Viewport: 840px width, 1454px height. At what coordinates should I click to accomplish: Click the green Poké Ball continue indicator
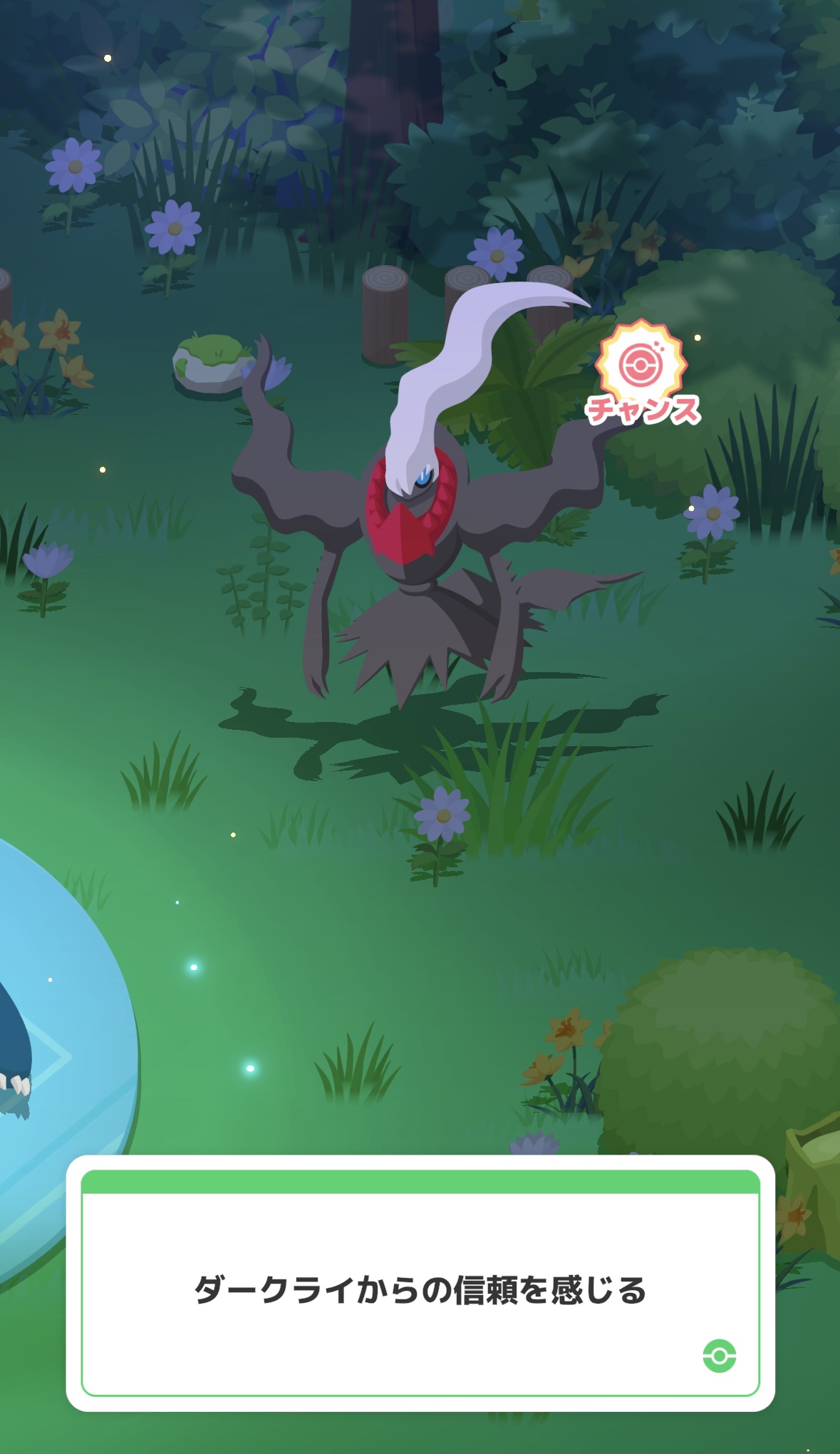(x=719, y=1355)
